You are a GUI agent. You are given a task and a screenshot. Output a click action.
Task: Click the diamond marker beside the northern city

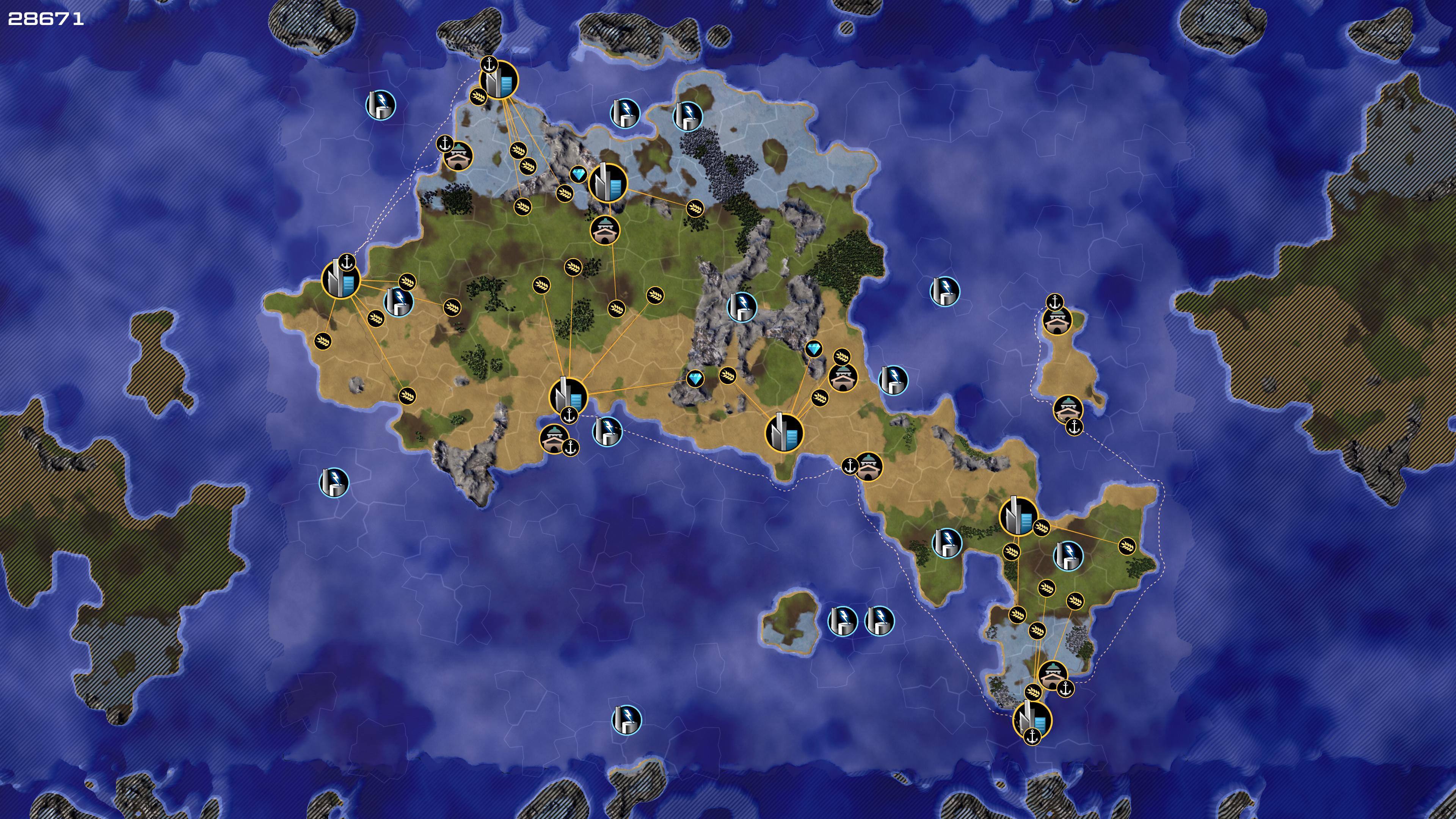click(x=577, y=175)
